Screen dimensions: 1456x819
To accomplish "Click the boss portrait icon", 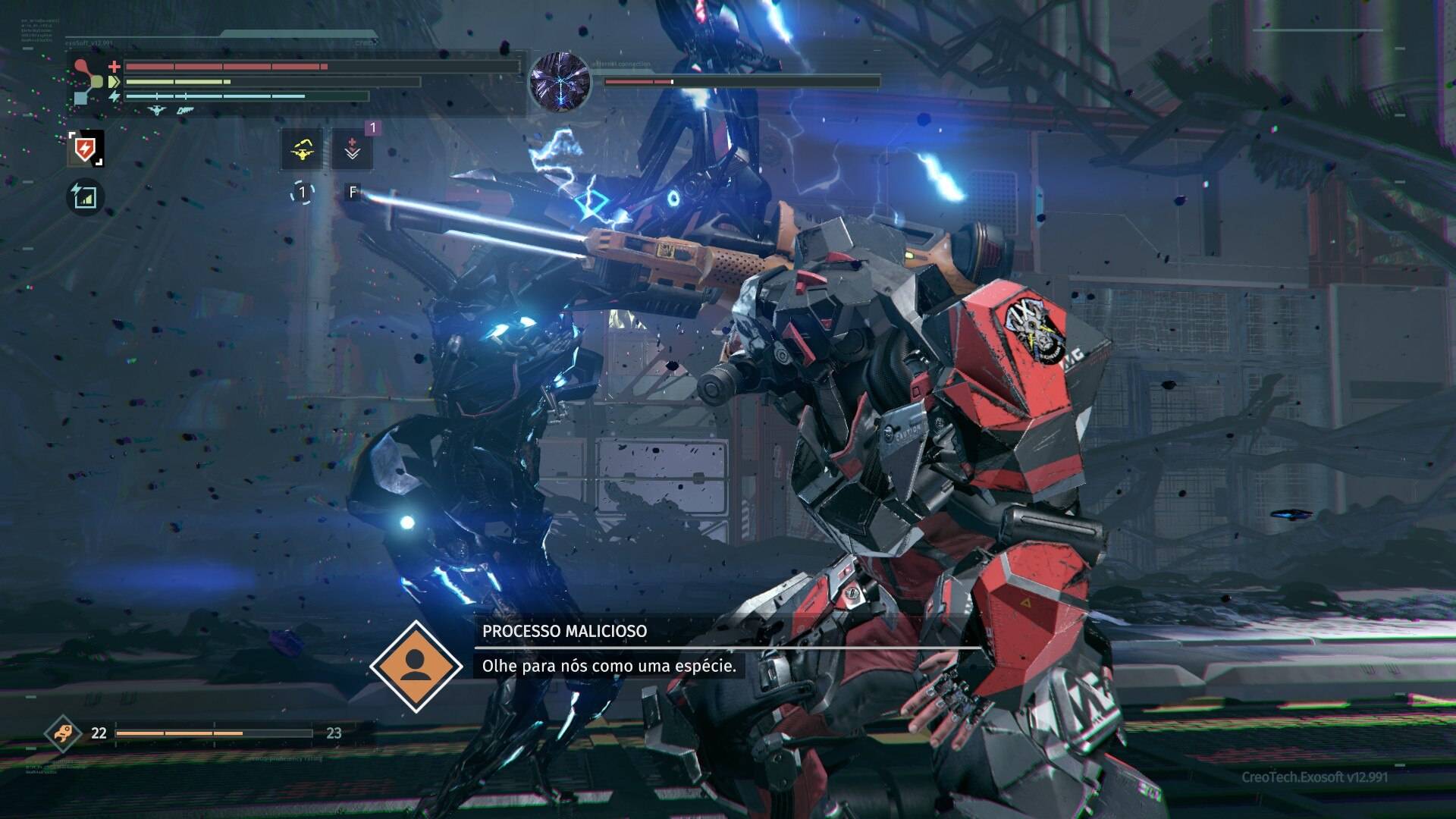I will click(560, 80).
